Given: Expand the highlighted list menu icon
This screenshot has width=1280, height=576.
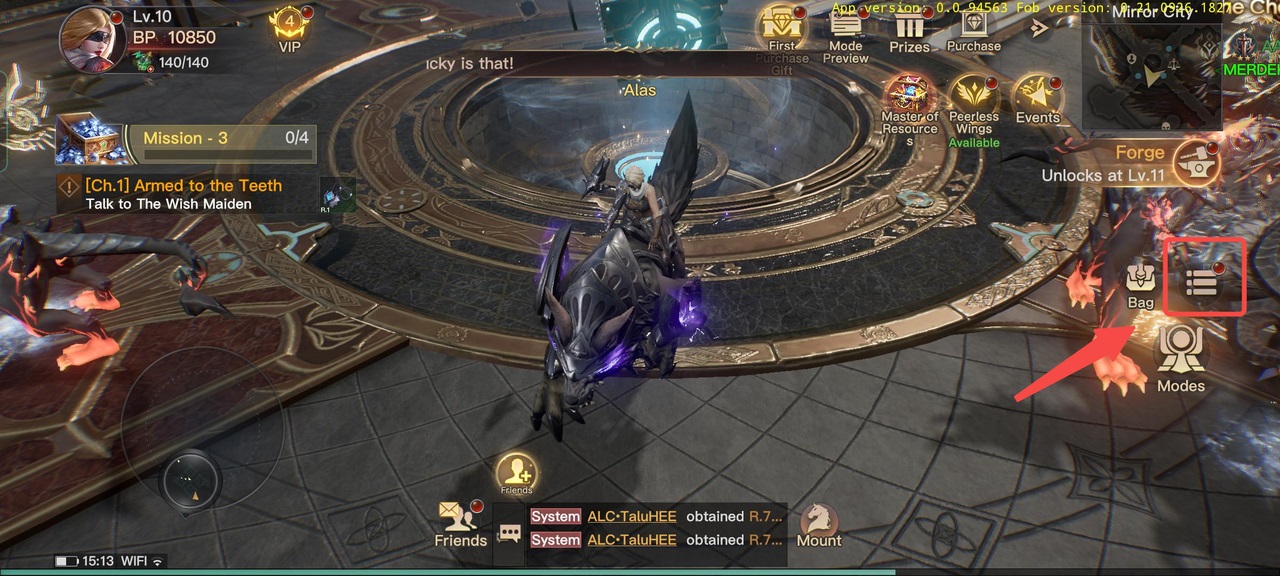Looking at the screenshot, I should pos(1202,282).
